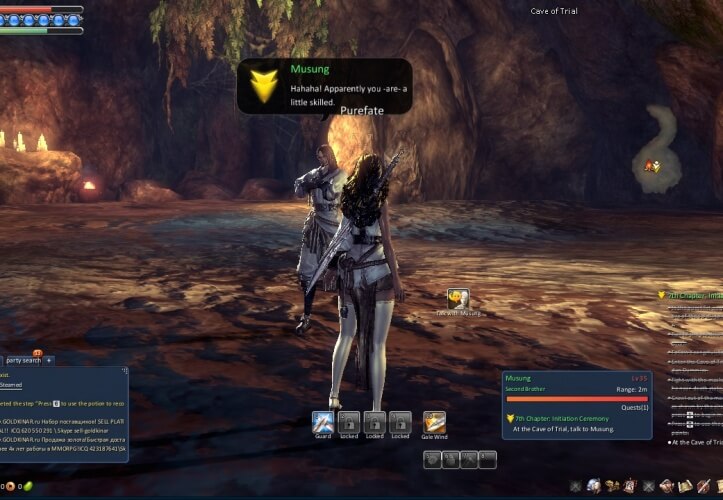Open the 7th Chapter quest in tracker
This screenshot has width=723, height=500.
pyautogui.click(x=691, y=296)
